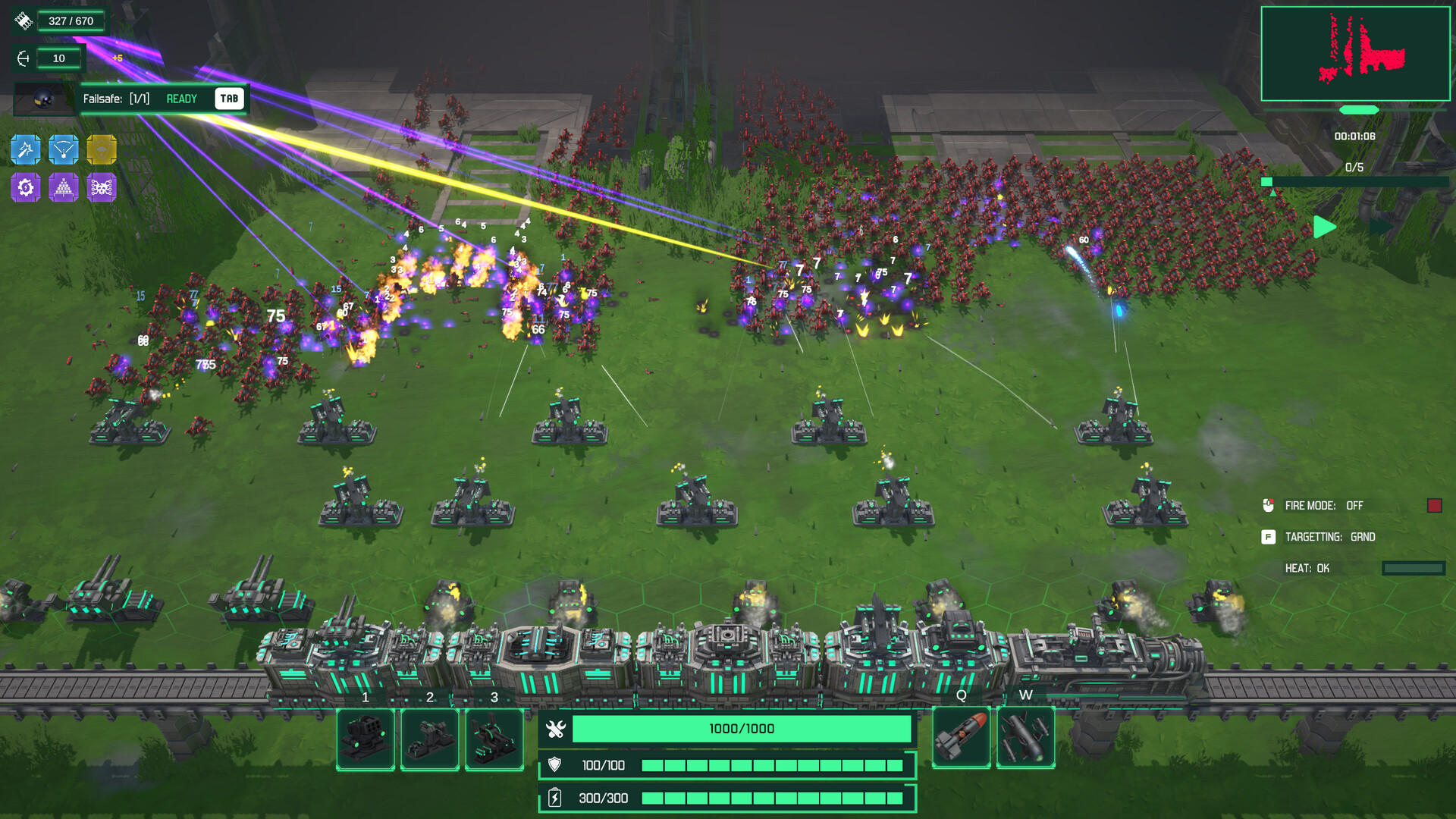Launch the W bomber ability
This screenshot has height=819, width=1456.
click(1026, 736)
